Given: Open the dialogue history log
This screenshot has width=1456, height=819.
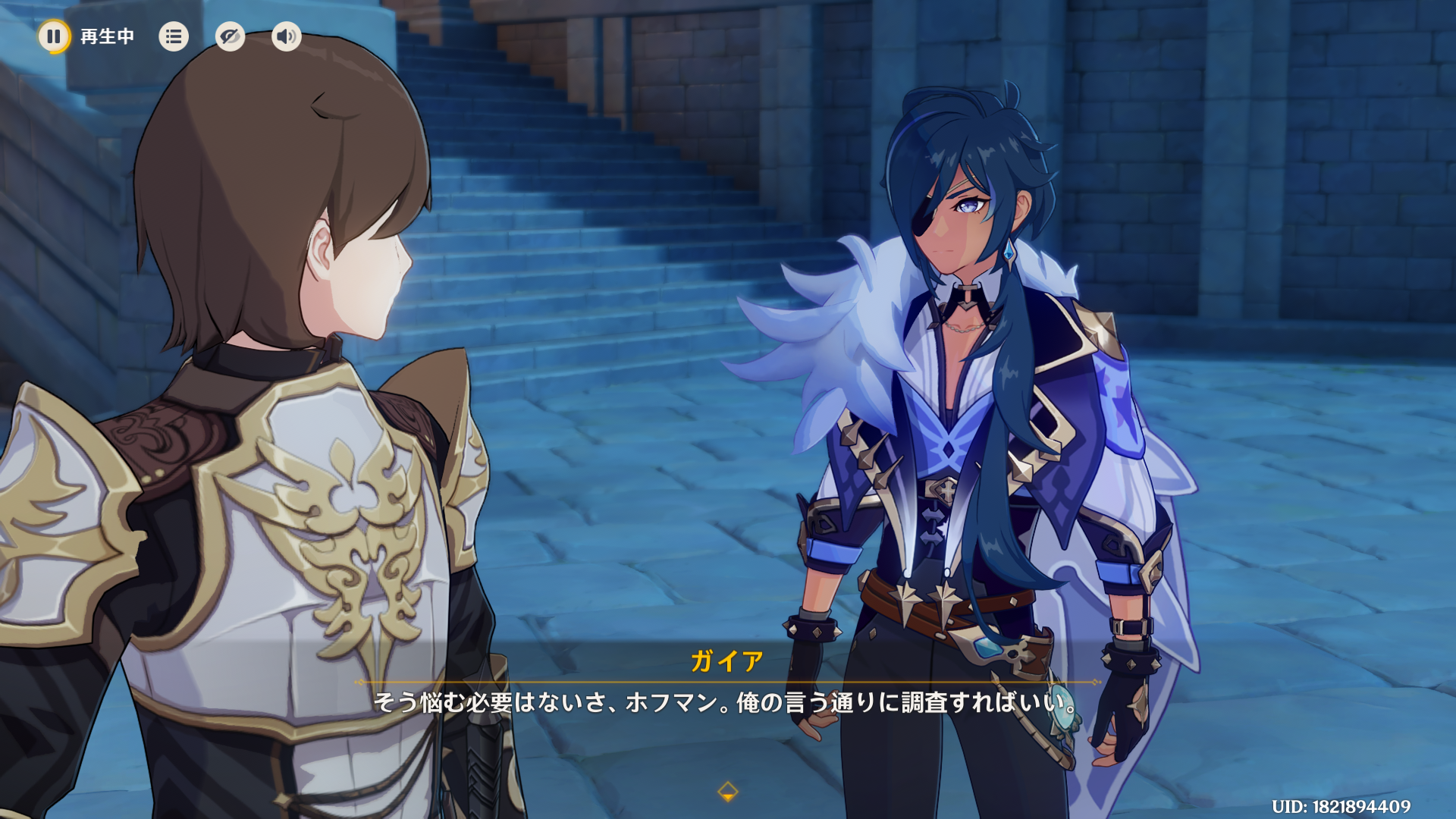Looking at the screenshot, I should click(174, 36).
